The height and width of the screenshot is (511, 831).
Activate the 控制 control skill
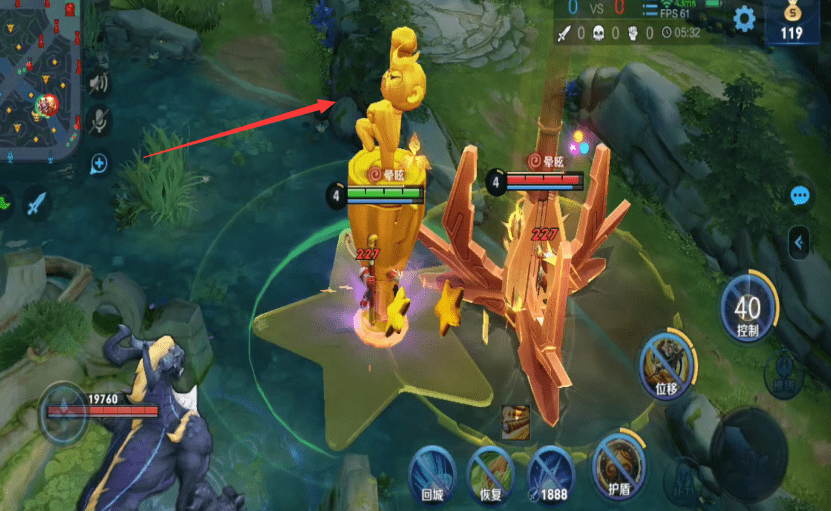click(747, 306)
